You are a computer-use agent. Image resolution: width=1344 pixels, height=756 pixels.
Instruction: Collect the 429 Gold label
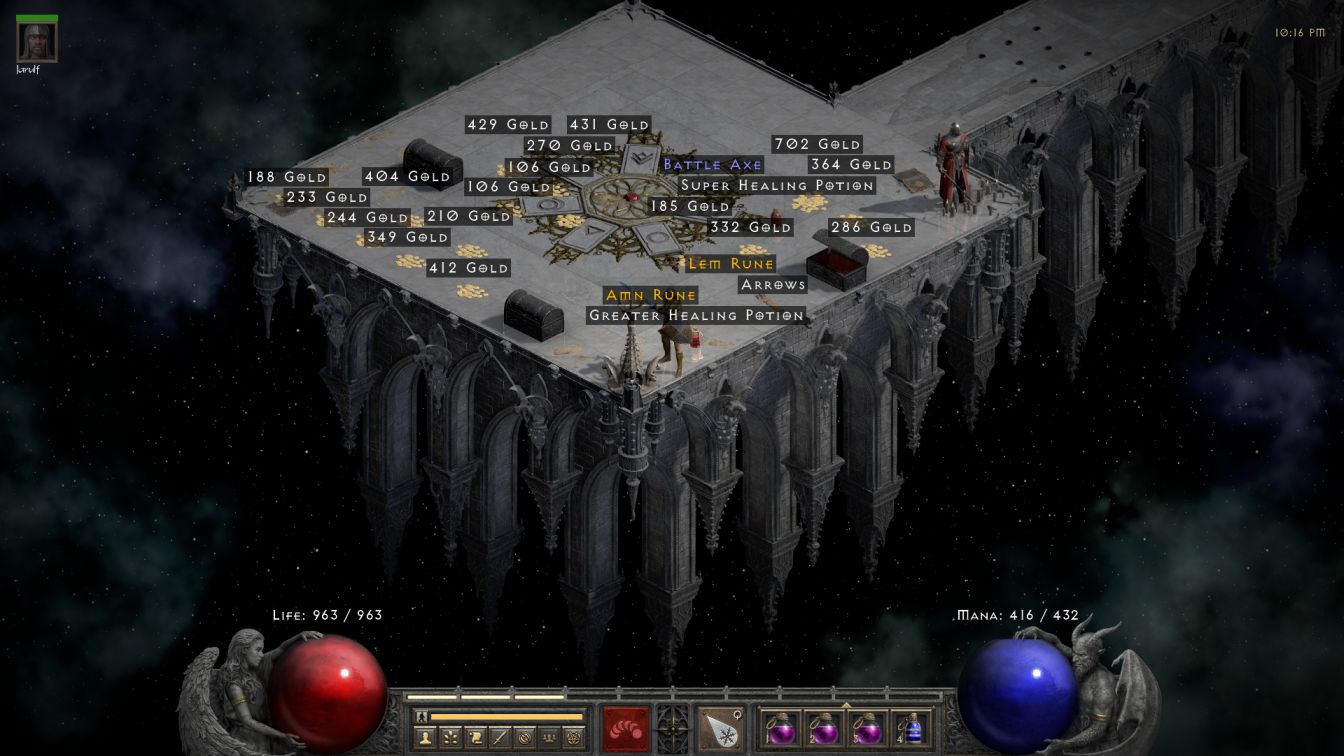click(508, 125)
